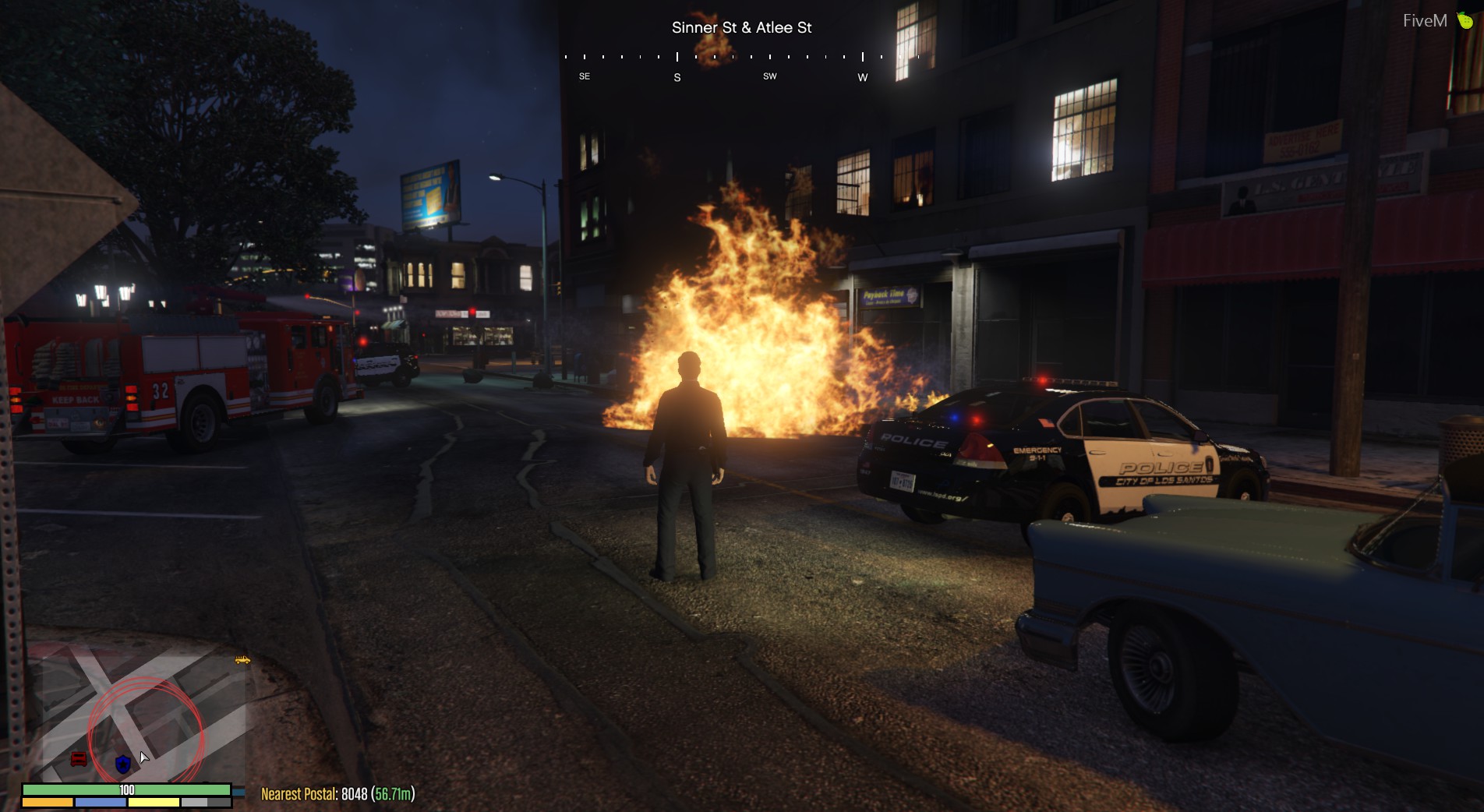
Task: Select the blue police badge map marker
Action: [122, 764]
